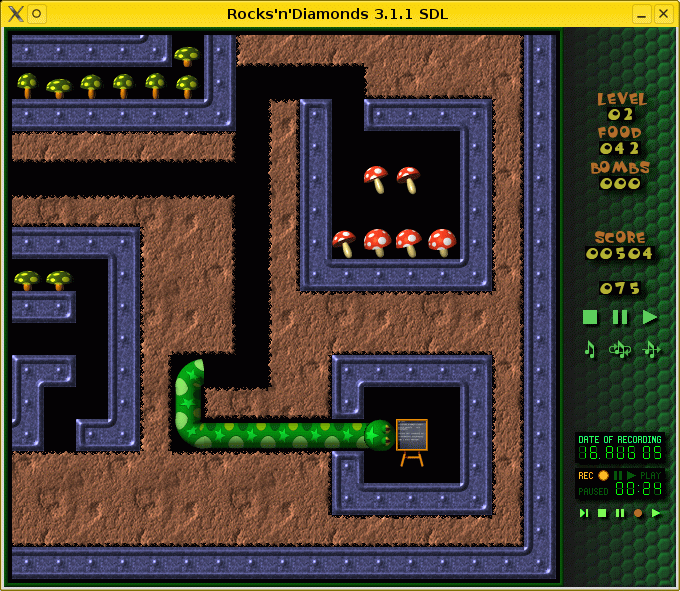Click the large play button under the timer
The height and width of the screenshot is (591, 680).
pos(650,317)
